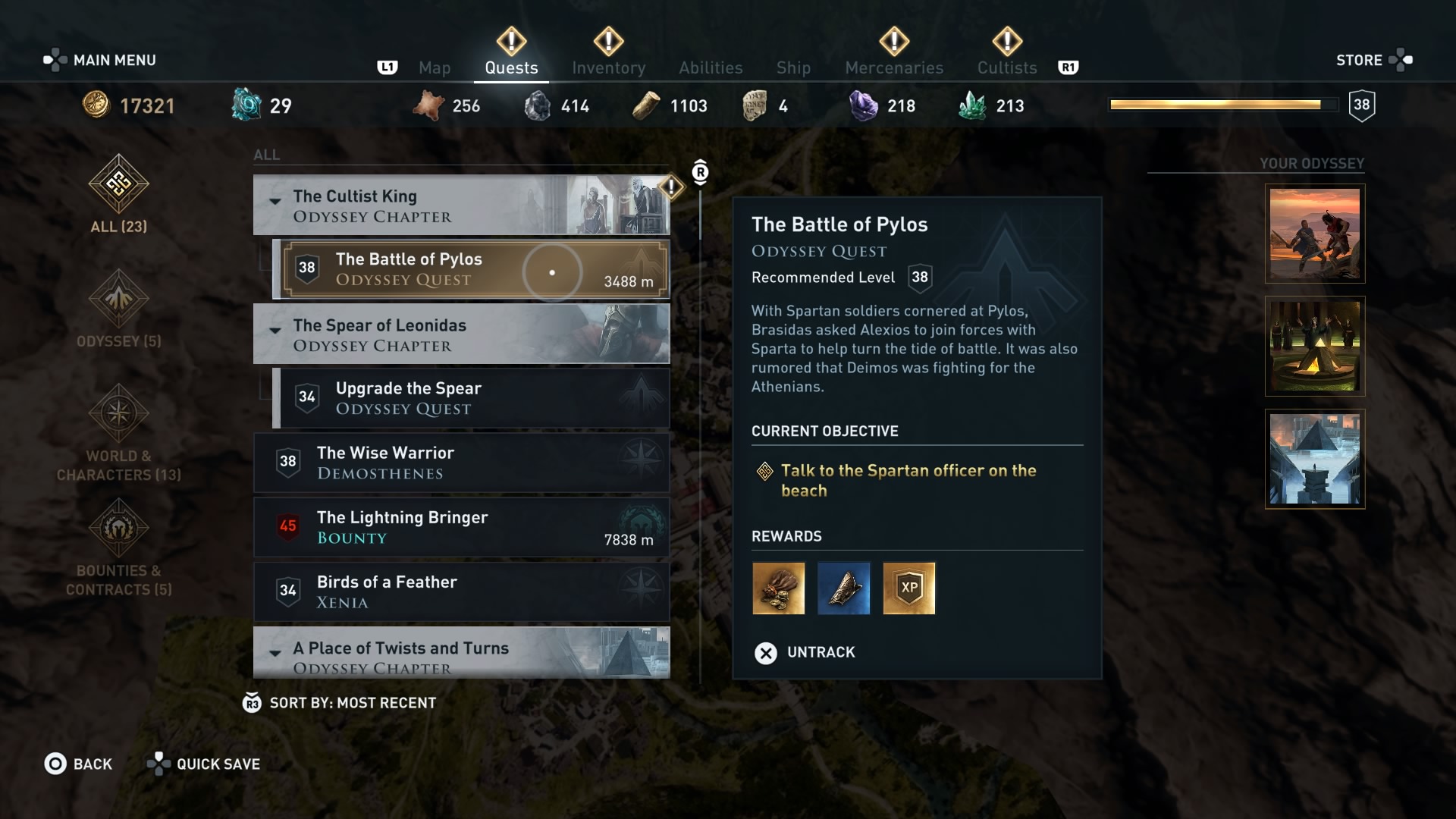Switch to the Inventory tab

pyautogui.click(x=609, y=67)
